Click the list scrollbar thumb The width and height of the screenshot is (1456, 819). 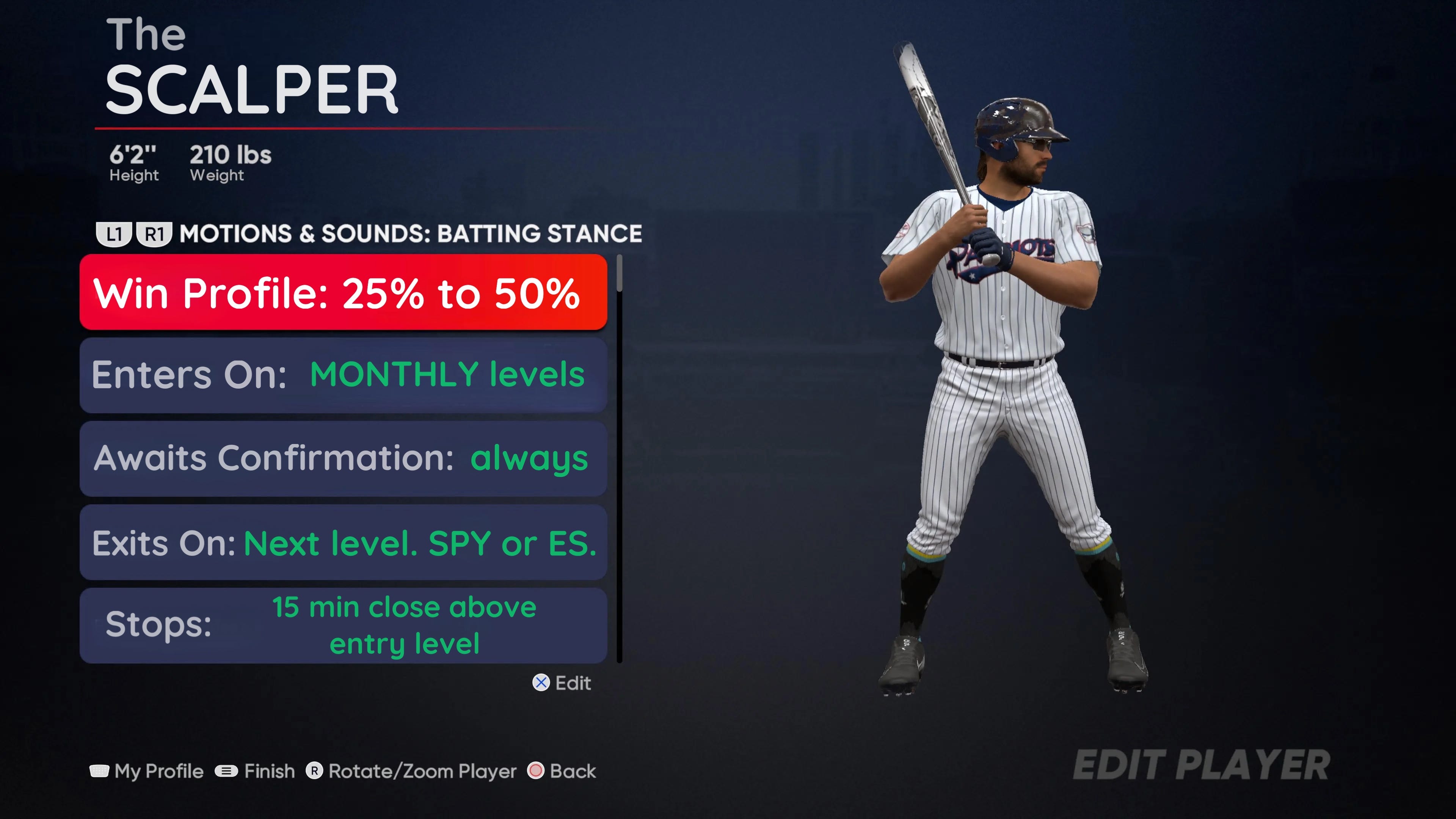click(x=620, y=273)
